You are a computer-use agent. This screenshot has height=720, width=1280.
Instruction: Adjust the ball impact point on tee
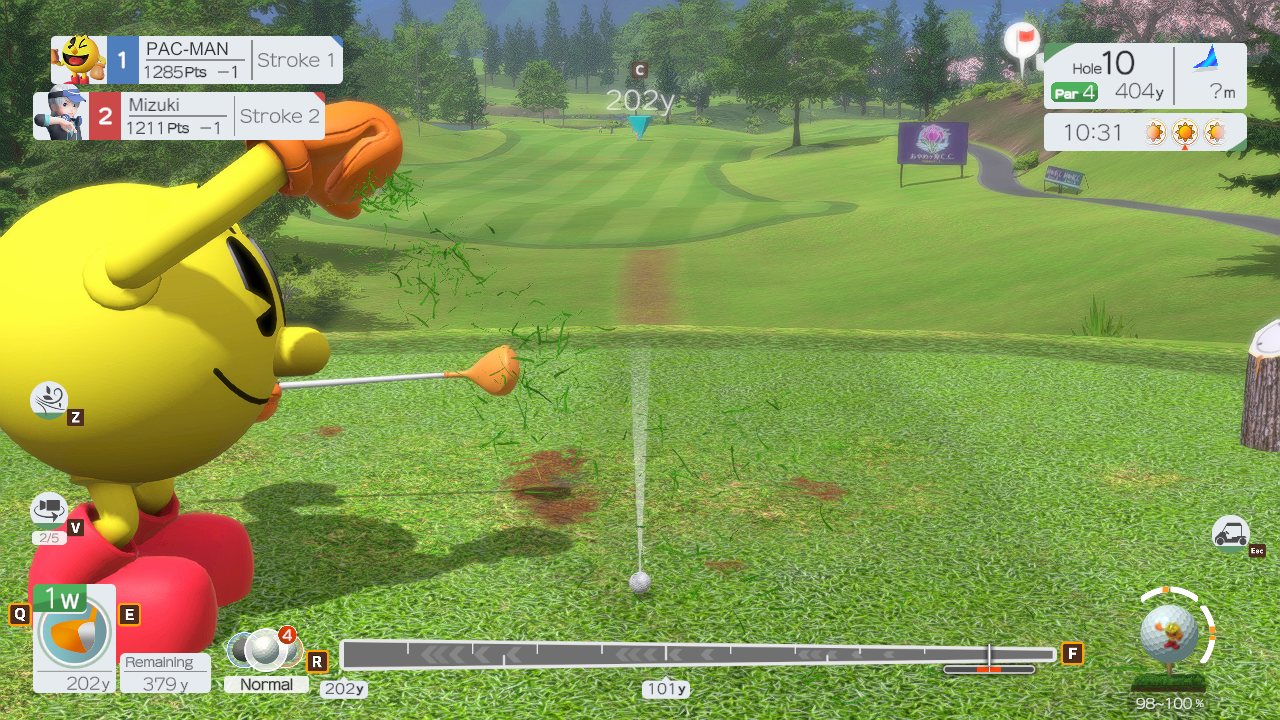pyautogui.click(x=1169, y=633)
